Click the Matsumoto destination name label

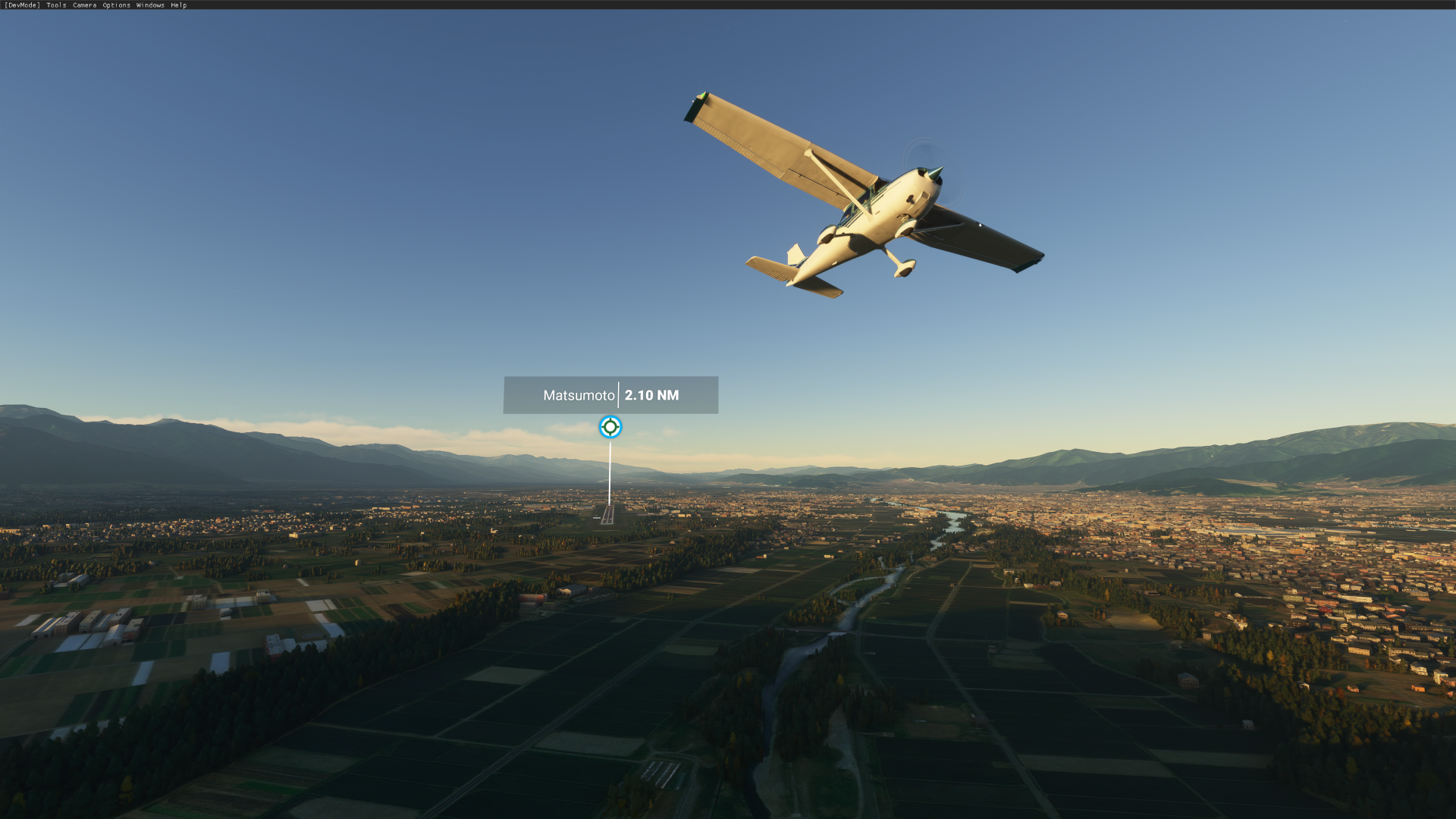pyautogui.click(x=579, y=395)
